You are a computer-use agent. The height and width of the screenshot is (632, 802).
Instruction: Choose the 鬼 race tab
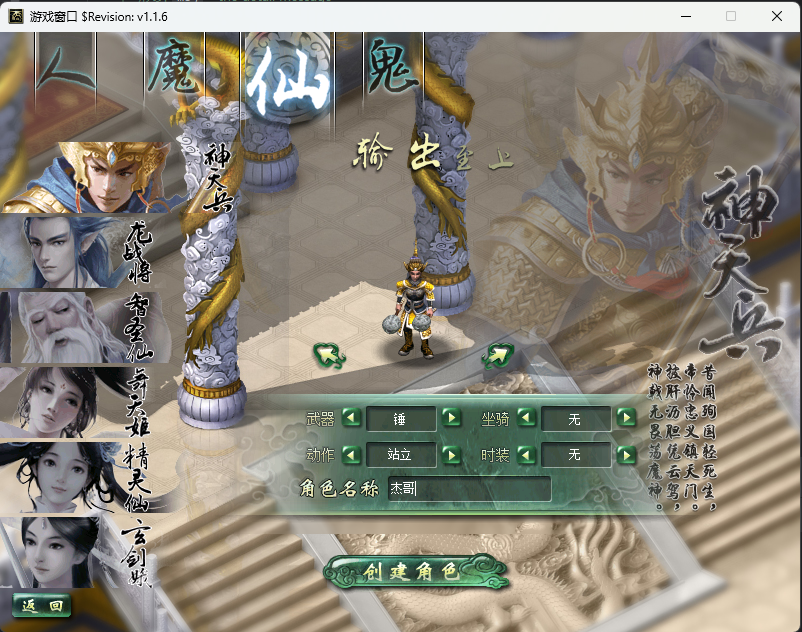[392, 70]
